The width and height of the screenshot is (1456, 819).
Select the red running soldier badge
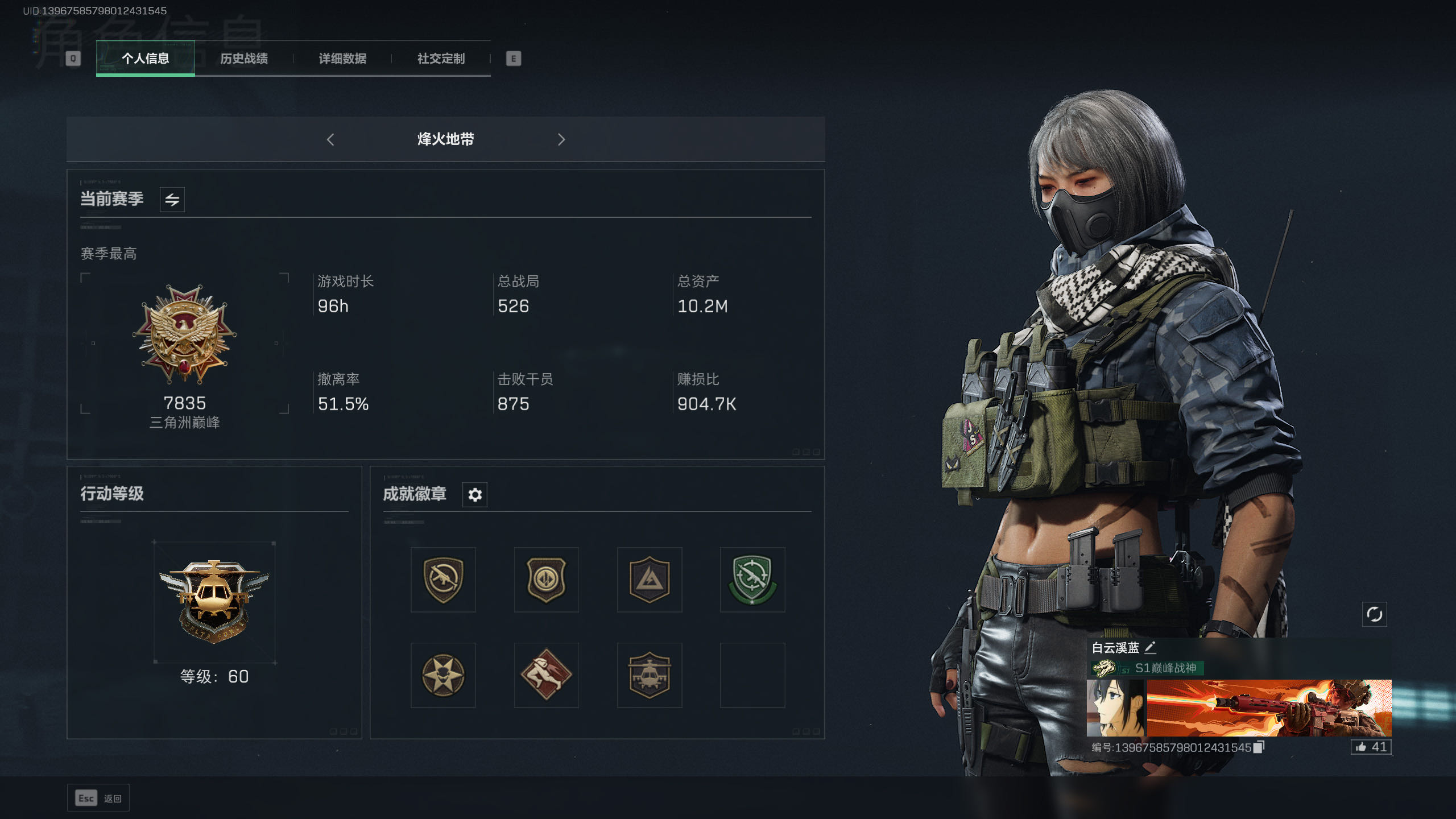(546, 675)
